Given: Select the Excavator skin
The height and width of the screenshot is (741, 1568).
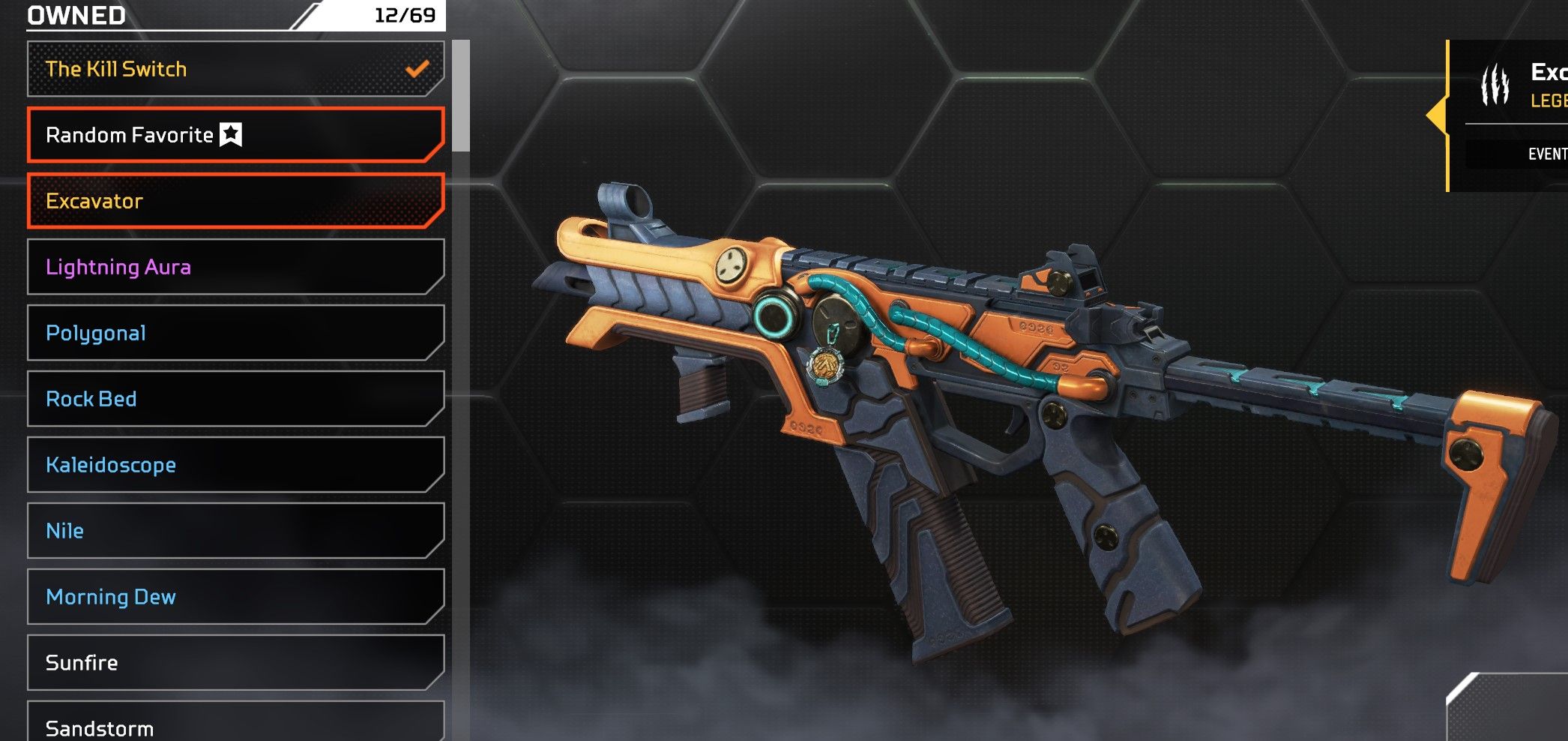Looking at the screenshot, I should pyautogui.click(x=235, y=201).
